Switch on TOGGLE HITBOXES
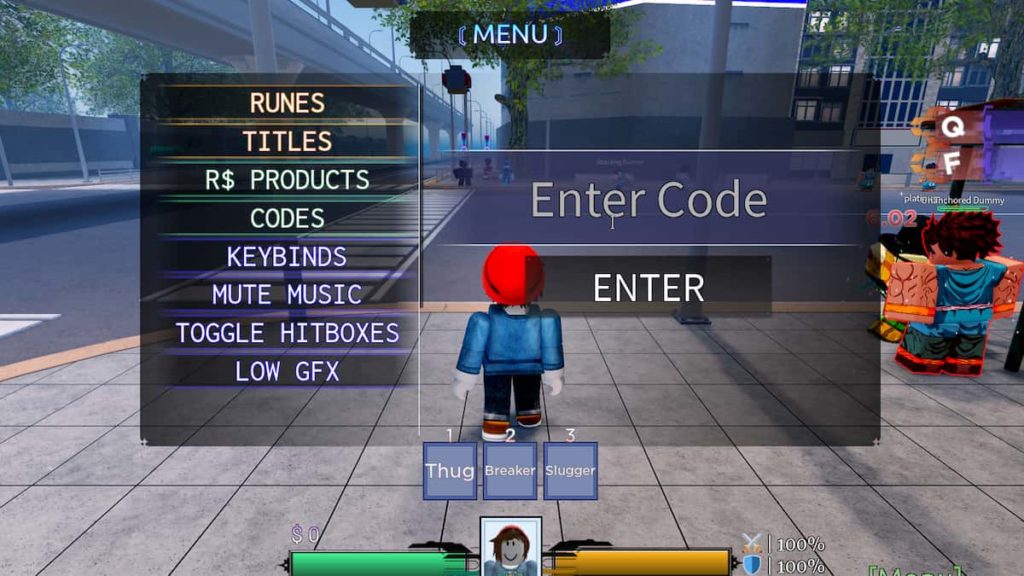Image resolution: width=1024 pixels, height=576 pixels. tap(287, 333)
